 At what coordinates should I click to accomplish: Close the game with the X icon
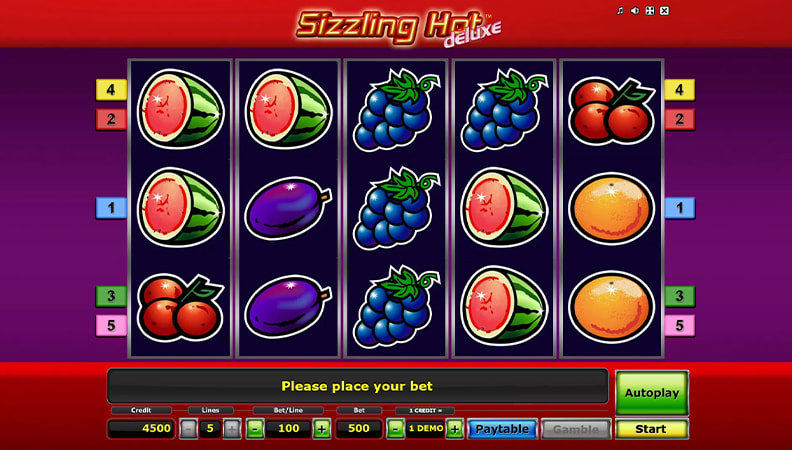coord(664,11)
